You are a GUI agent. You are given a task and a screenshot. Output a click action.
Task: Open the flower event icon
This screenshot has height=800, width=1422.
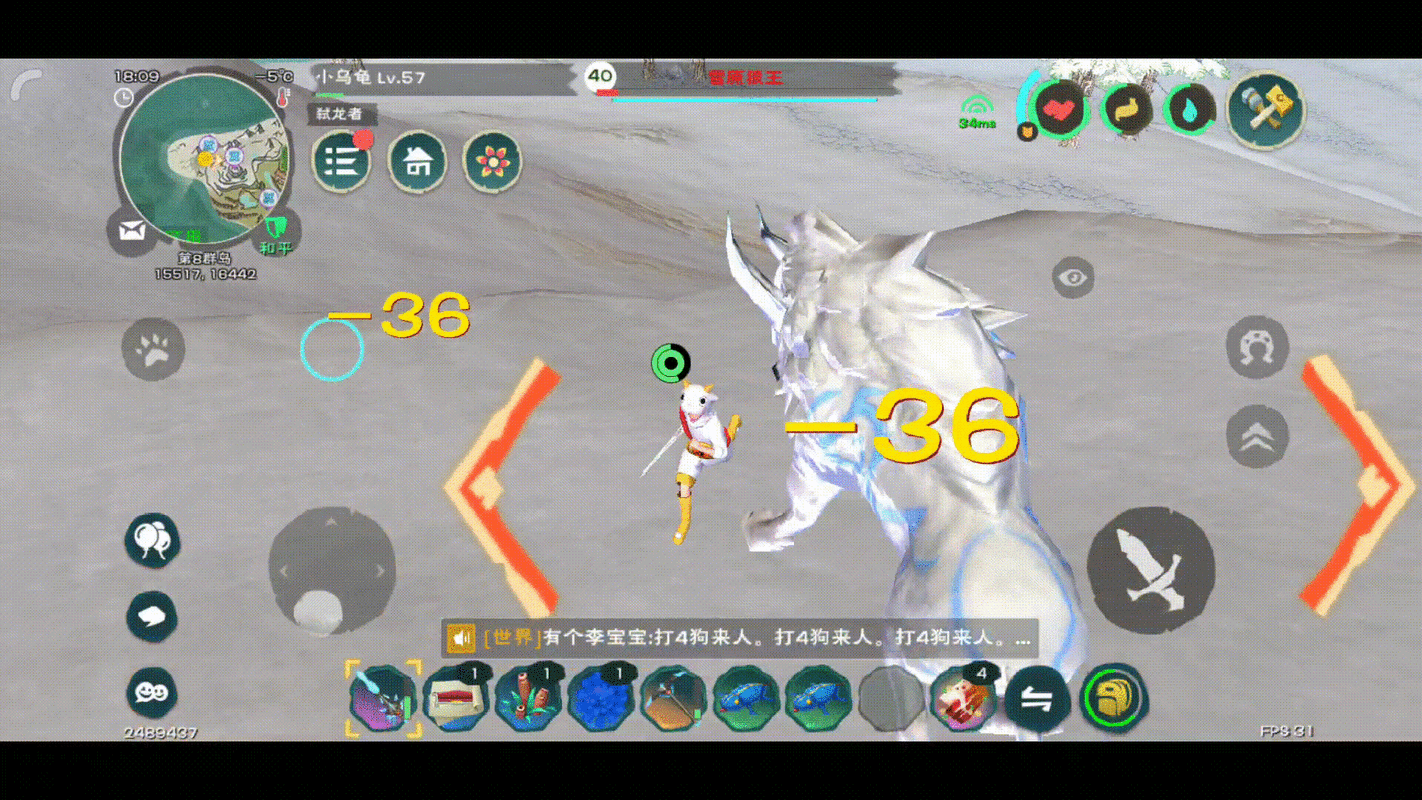[492, 162]
